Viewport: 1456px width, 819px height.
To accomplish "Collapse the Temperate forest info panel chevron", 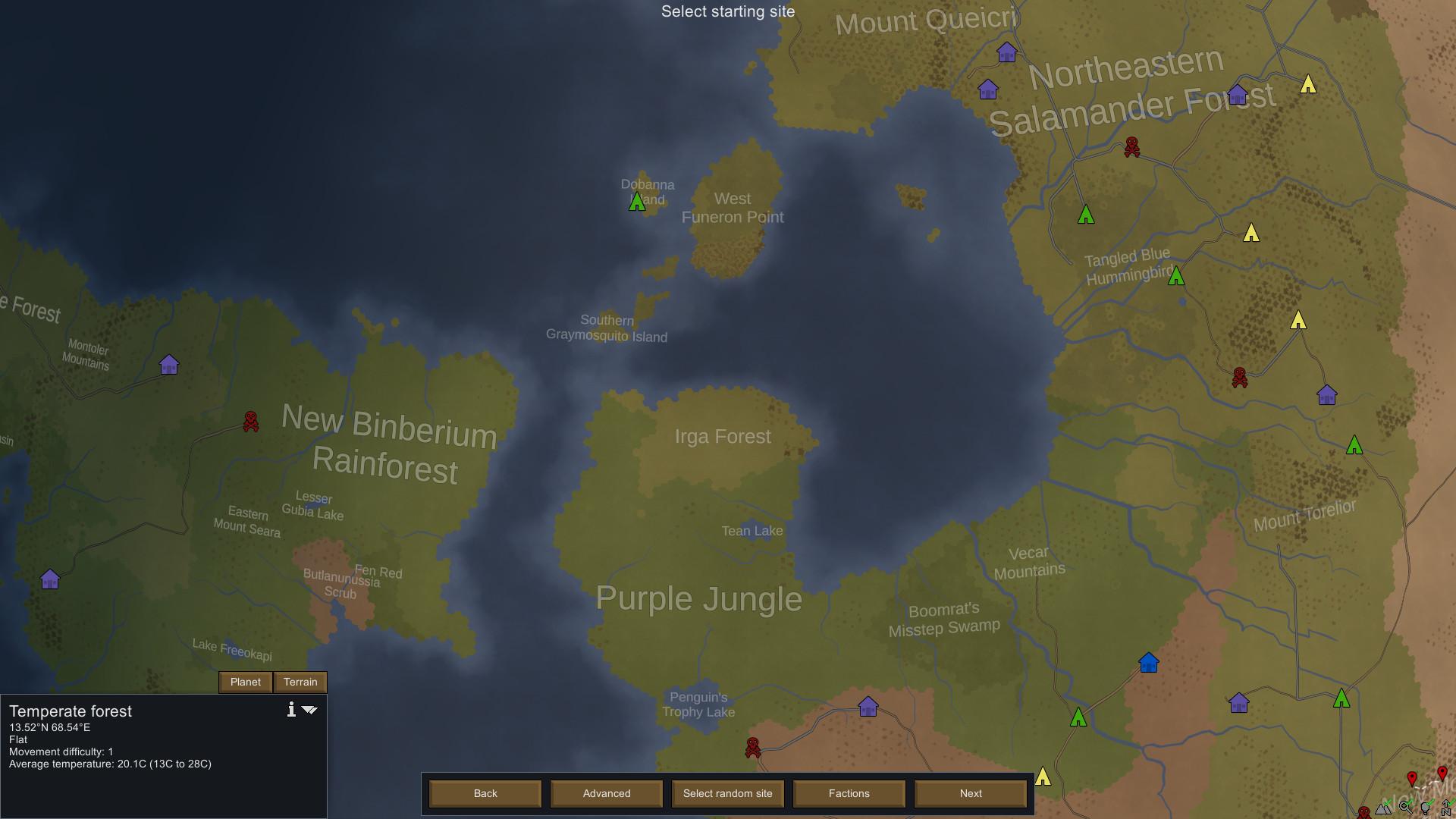I will coord(310,711).
